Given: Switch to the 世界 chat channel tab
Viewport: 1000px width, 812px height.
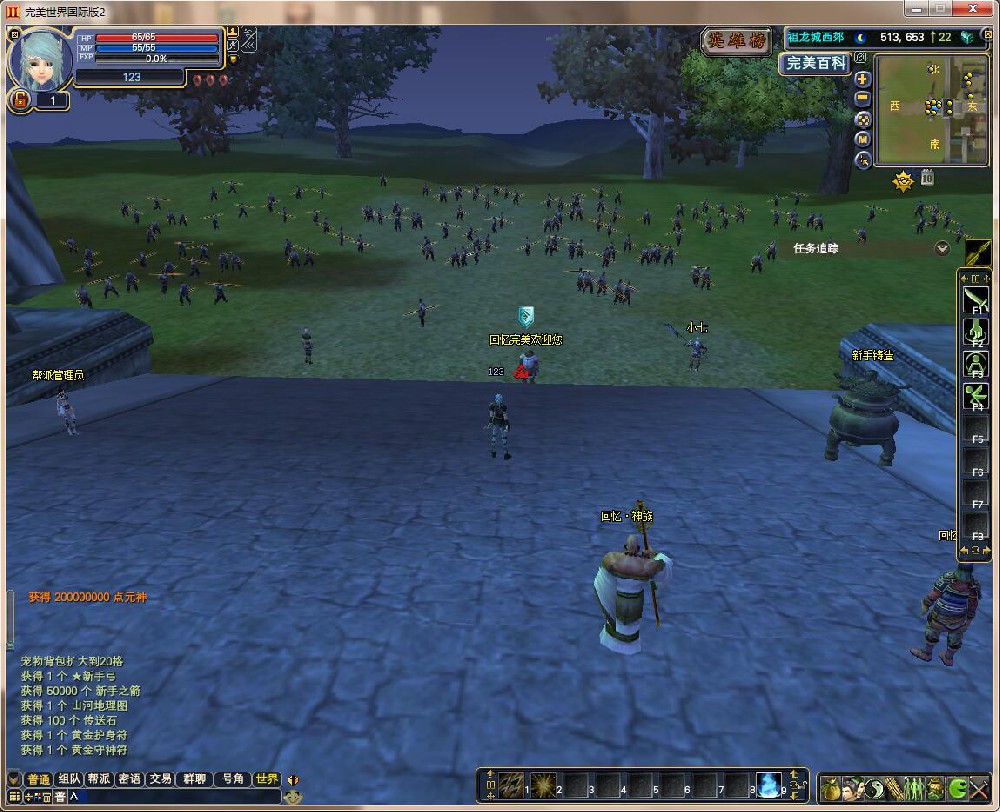Looking at the screenshot, I should [266, 779].
